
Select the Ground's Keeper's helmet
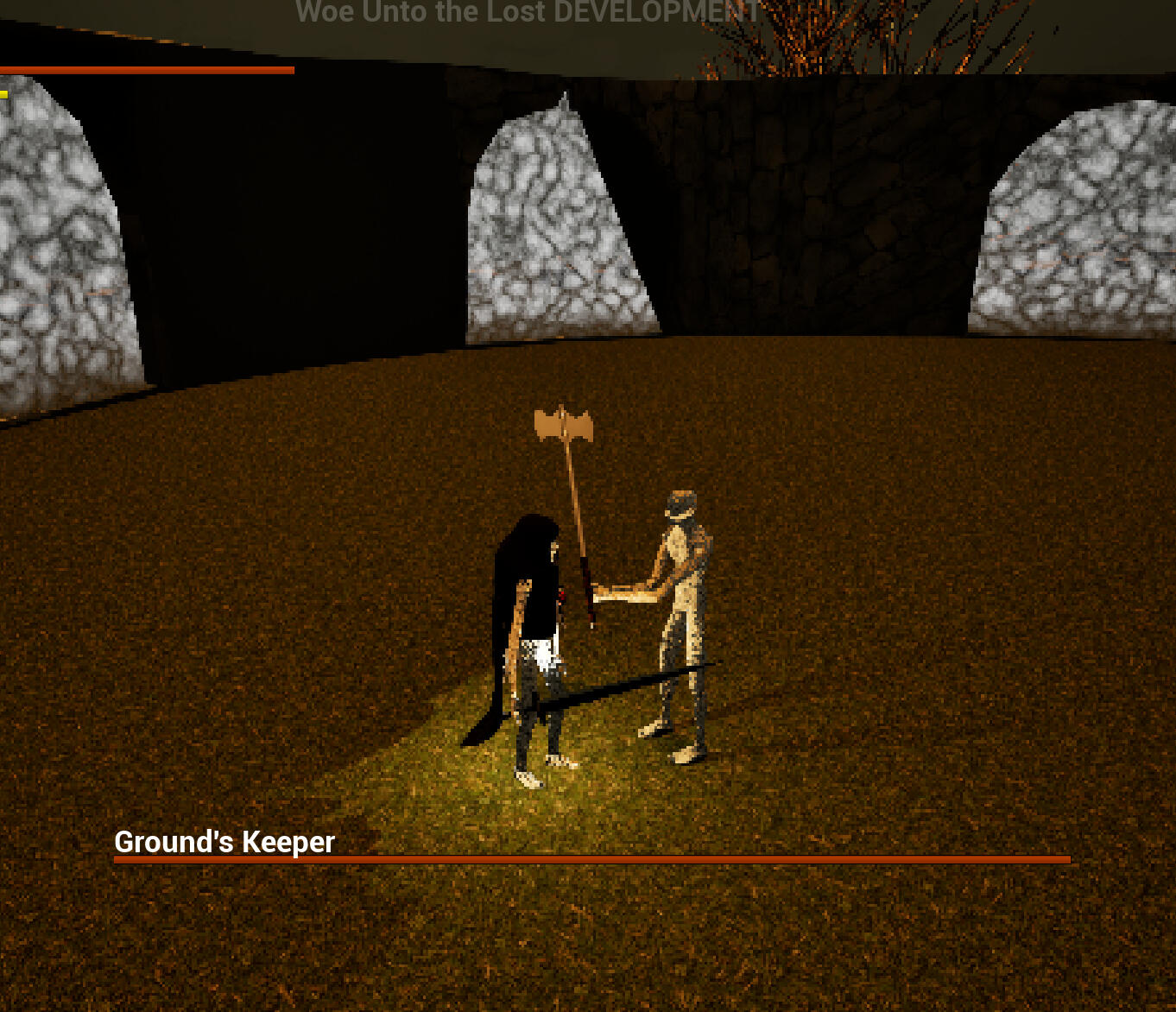click(681, 503)
